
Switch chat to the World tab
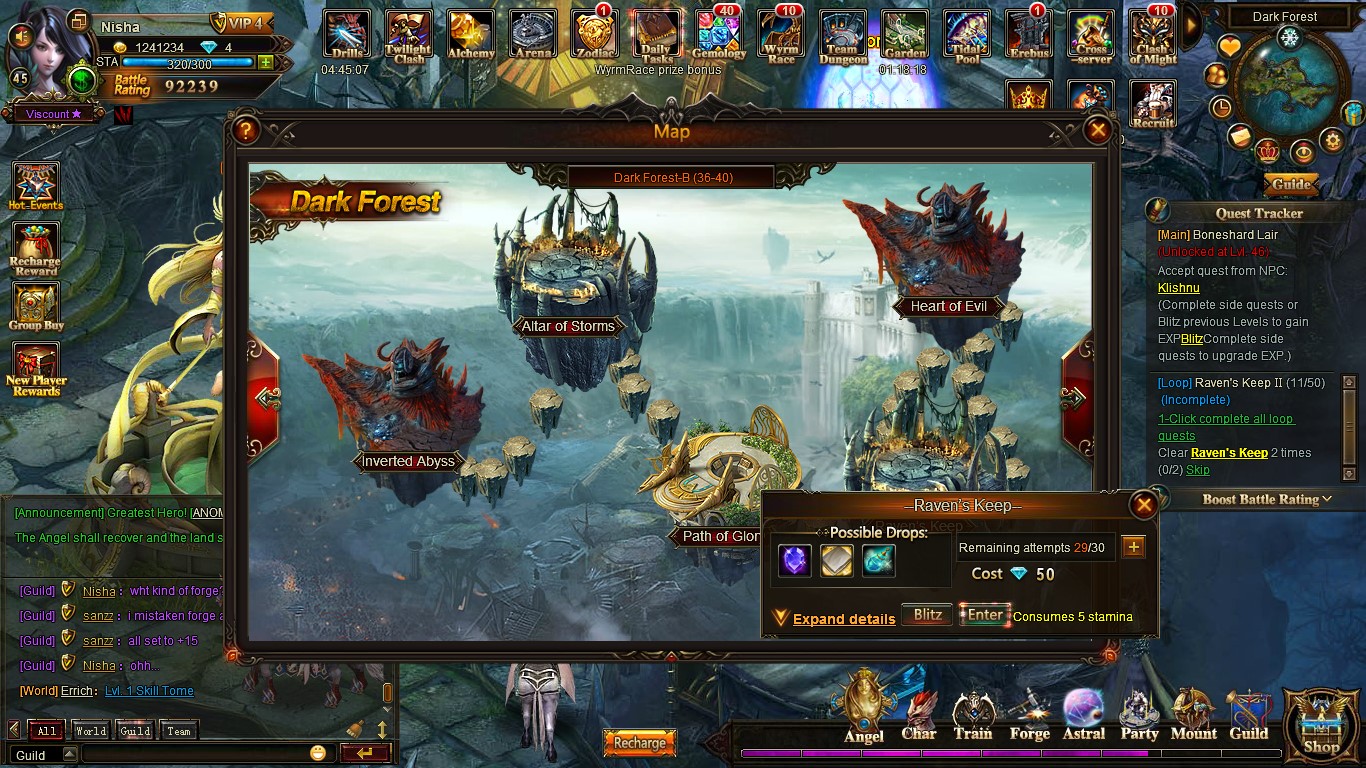(x=90, y=731)
